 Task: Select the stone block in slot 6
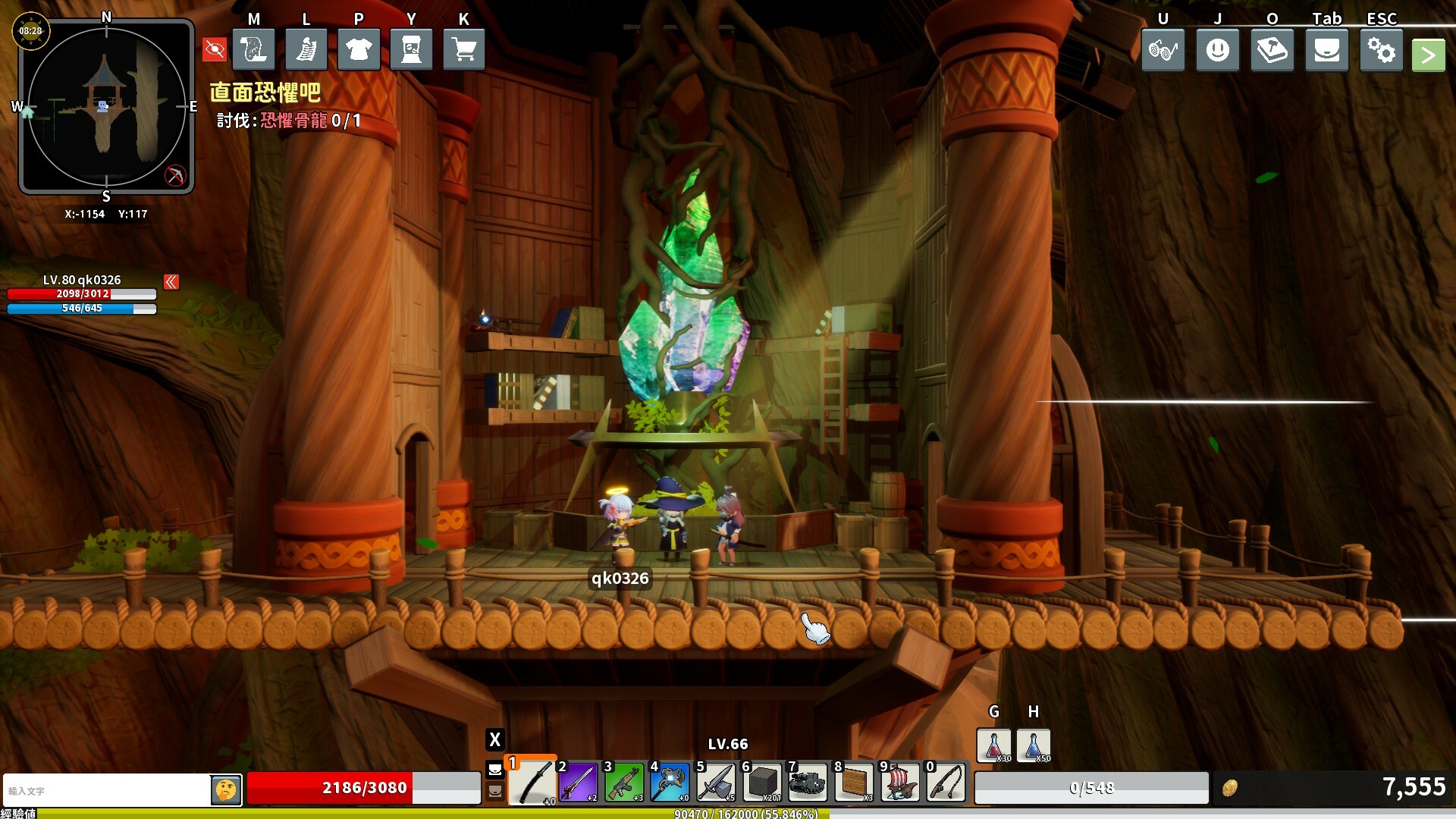tap(762, 782)
